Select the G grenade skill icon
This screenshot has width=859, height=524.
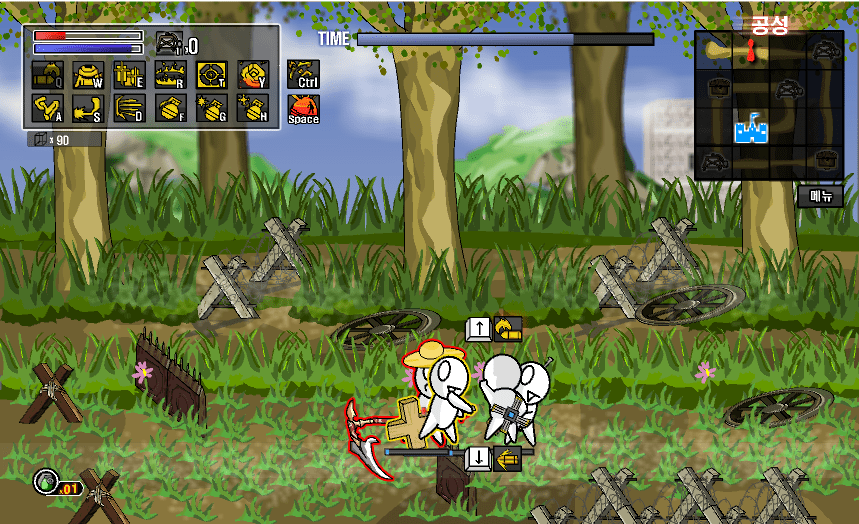[x=211, y=109]
